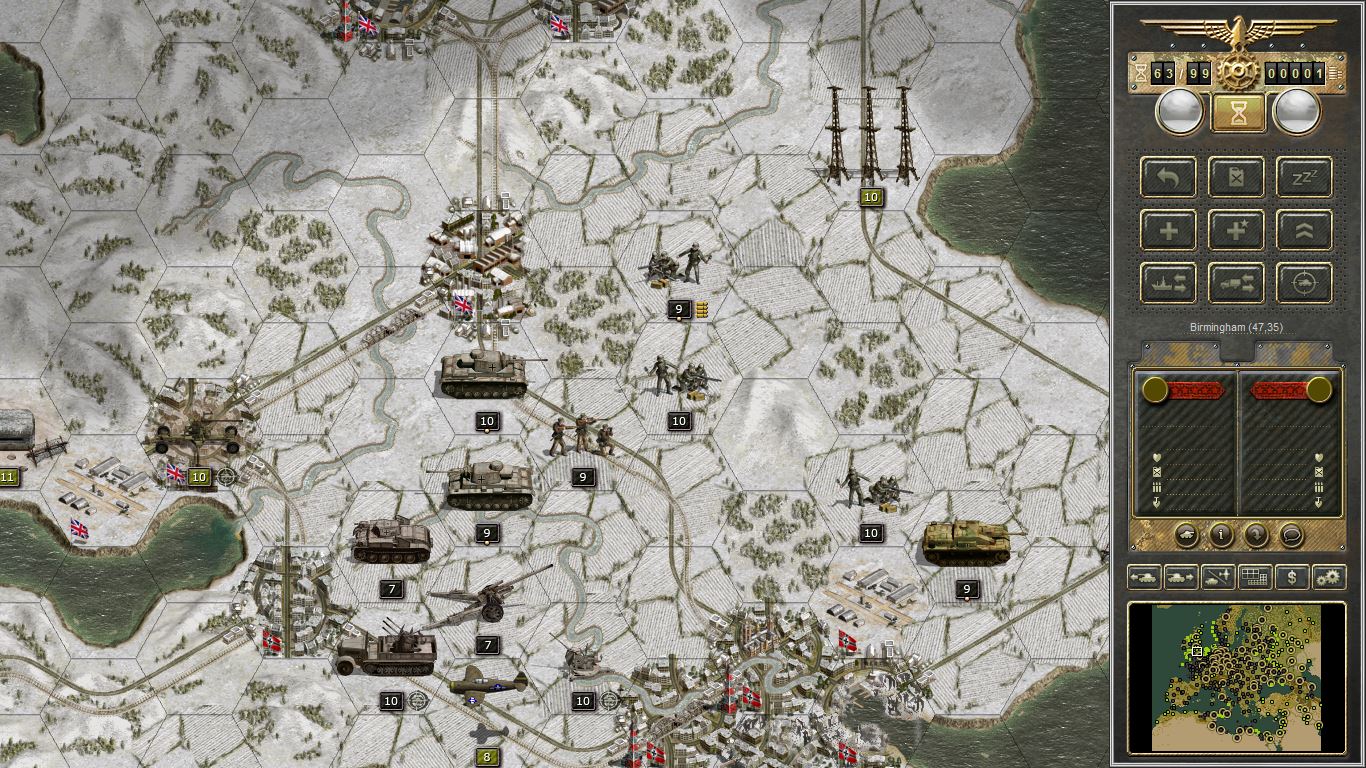
Task: Click the target reticle icon
Action: (1302, 283)
